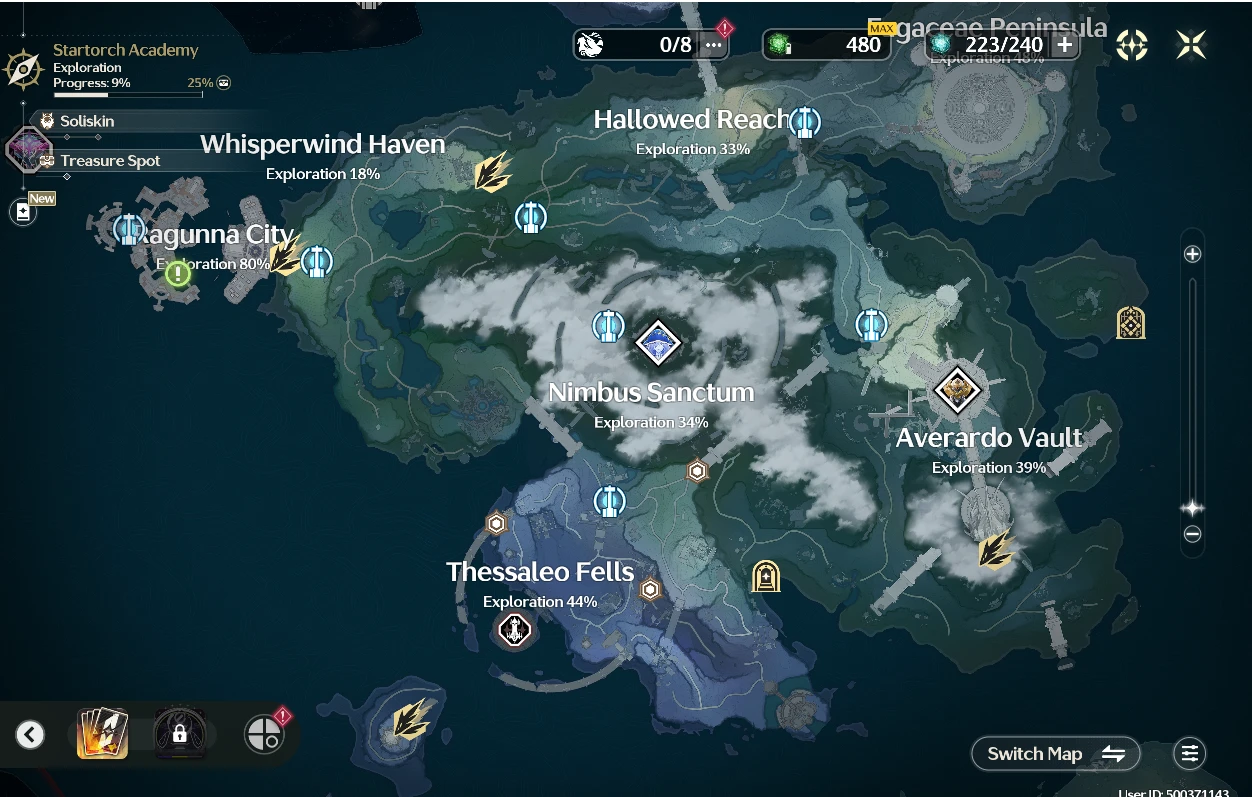Close the map with the X button

click(1190, 45)
